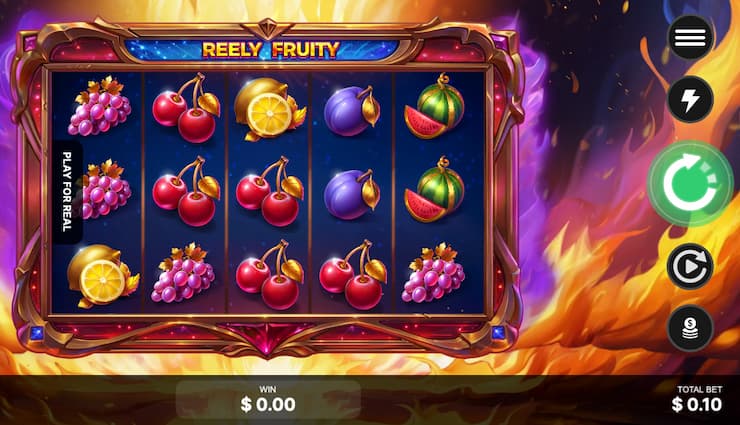
Task: Open the autoplay spin options
Action: point(690,266)
